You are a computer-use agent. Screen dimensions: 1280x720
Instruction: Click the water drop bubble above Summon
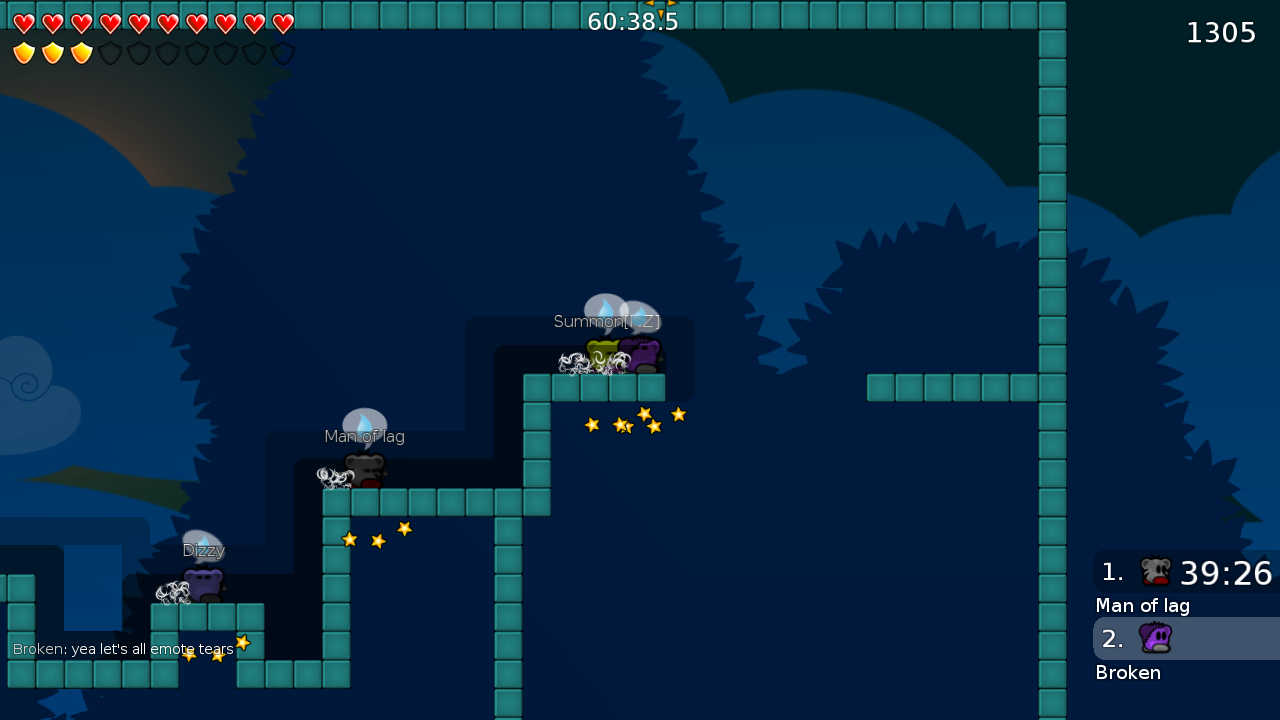[x=606, y=308]
